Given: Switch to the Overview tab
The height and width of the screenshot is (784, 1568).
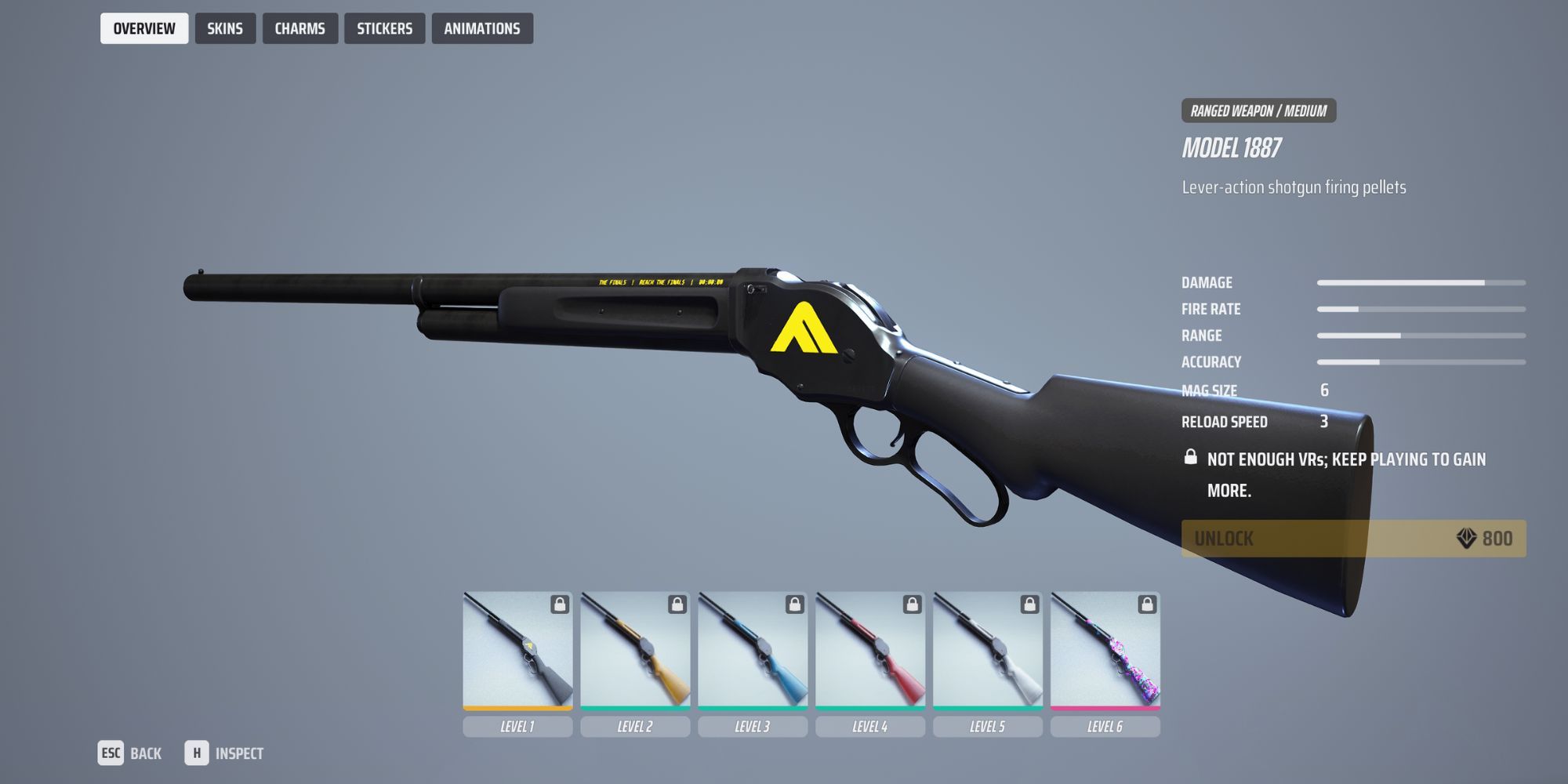Looking at the screenshot, I should 144,28.
